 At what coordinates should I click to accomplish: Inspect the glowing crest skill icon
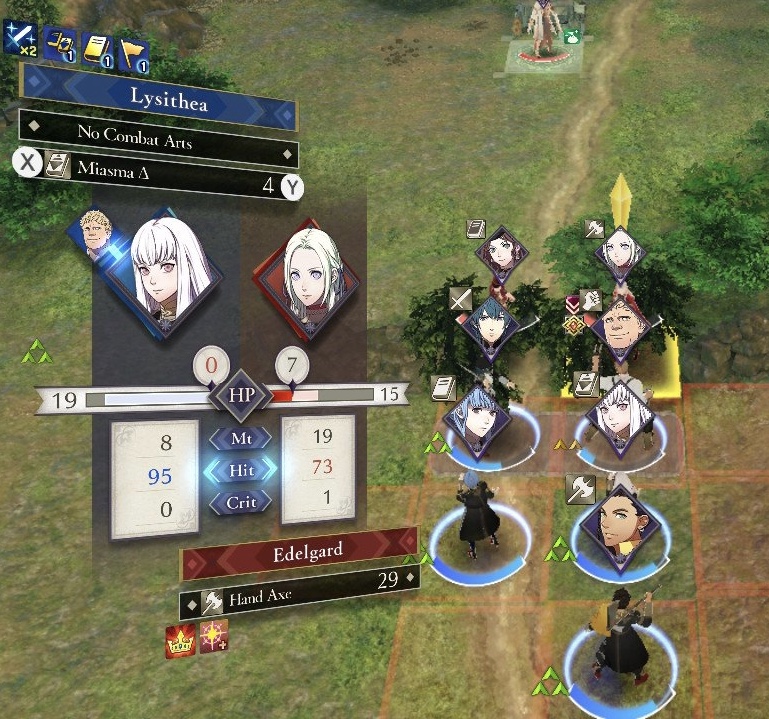pos(212,636)
